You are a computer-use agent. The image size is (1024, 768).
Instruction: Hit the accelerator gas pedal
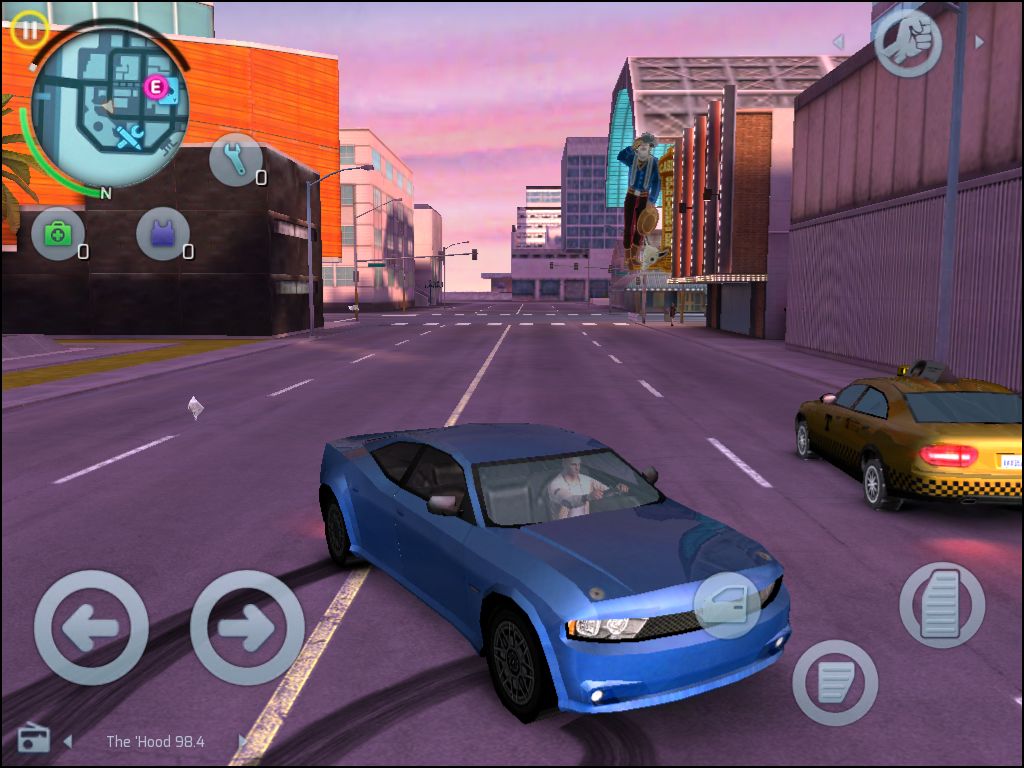[941, 604]
